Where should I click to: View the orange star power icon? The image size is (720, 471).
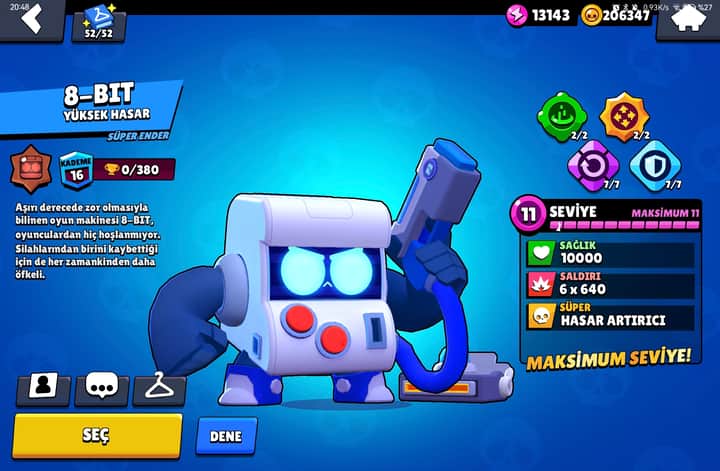pyautogui.click(x=623, y=116)
